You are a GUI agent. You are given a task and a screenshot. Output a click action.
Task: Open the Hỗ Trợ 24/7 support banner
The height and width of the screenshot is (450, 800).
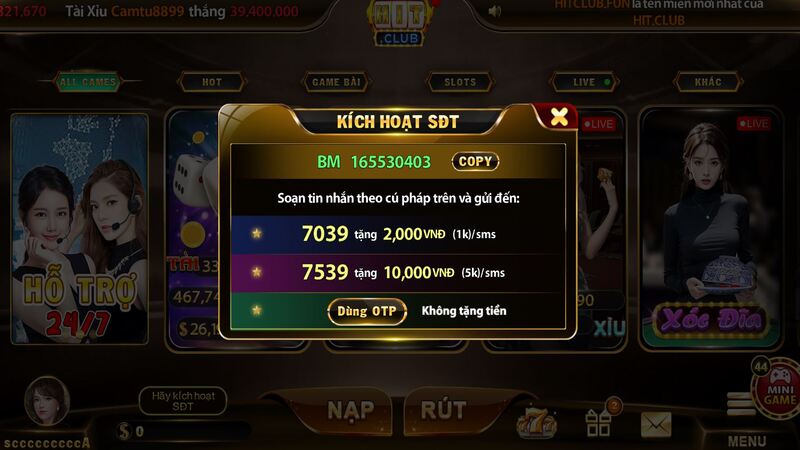[80, 230]
